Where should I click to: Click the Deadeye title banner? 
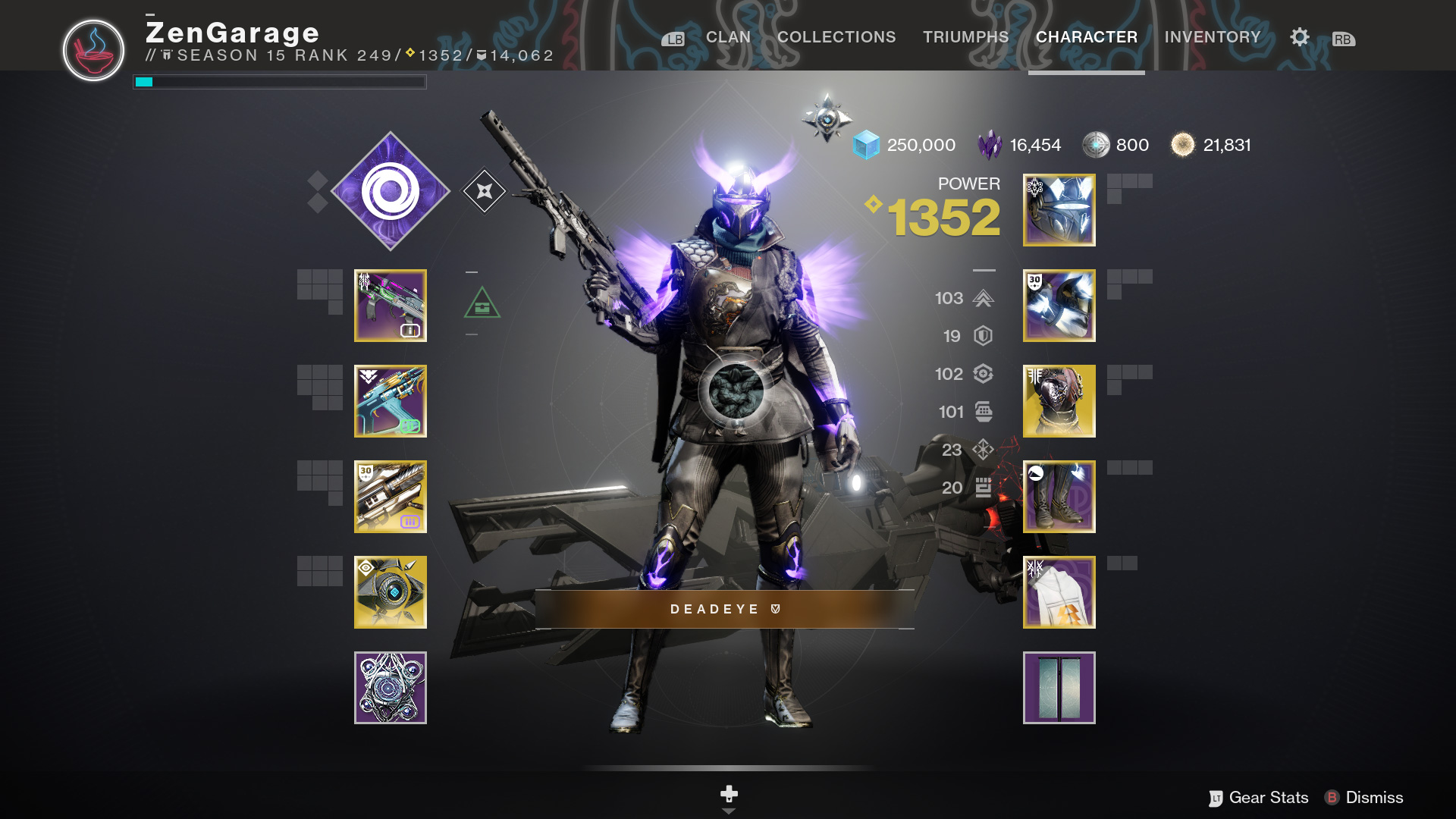coord(724,609)
